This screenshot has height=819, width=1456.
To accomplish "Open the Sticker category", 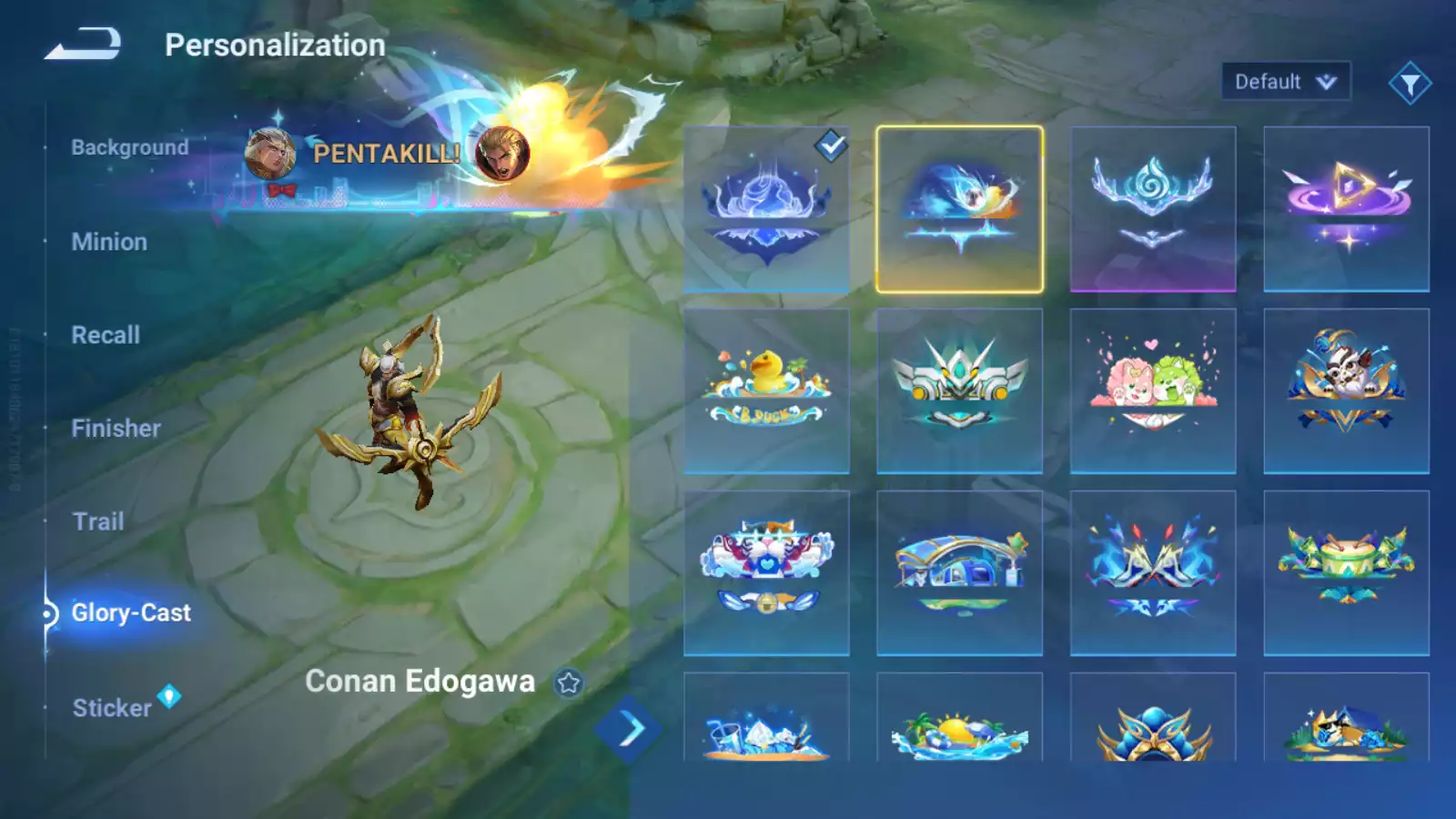I will pos(113,708).
